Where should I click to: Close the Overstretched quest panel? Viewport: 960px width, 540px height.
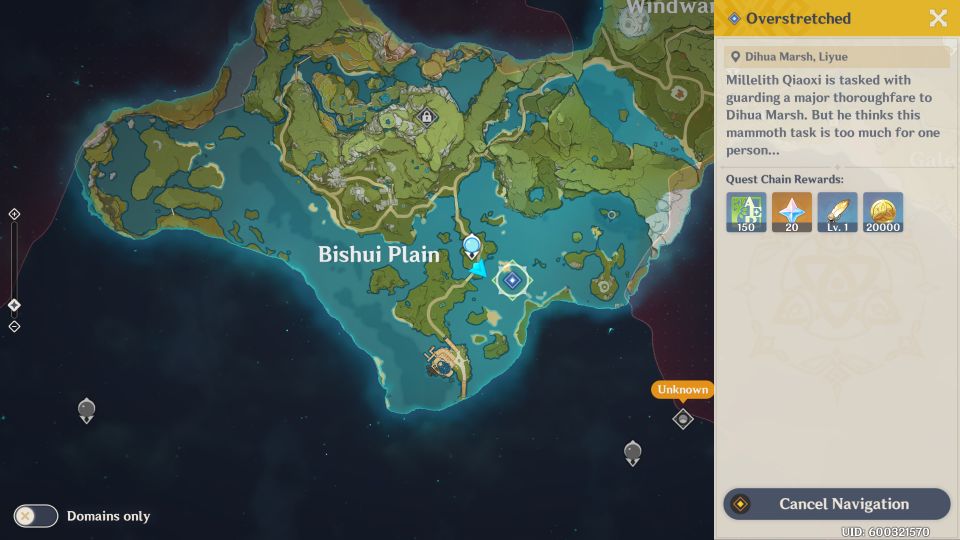[938, 18]
